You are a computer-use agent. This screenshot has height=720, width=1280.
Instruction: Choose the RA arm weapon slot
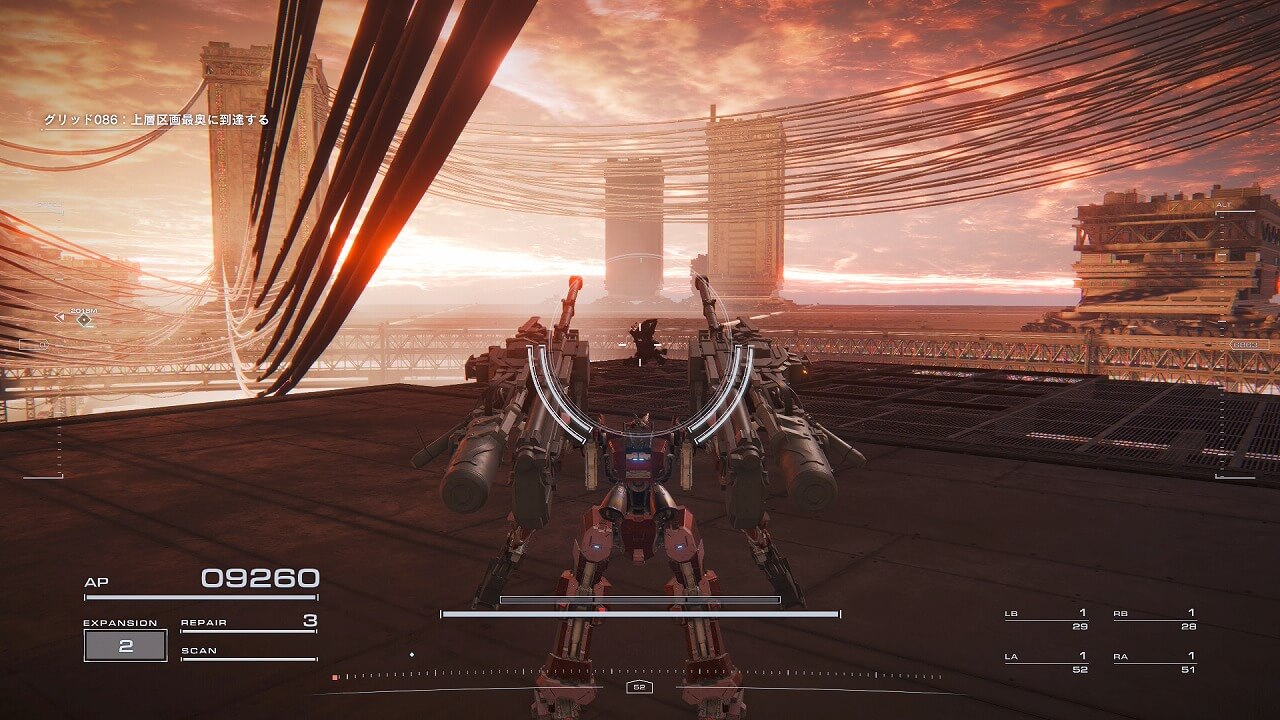[1154, 662]
